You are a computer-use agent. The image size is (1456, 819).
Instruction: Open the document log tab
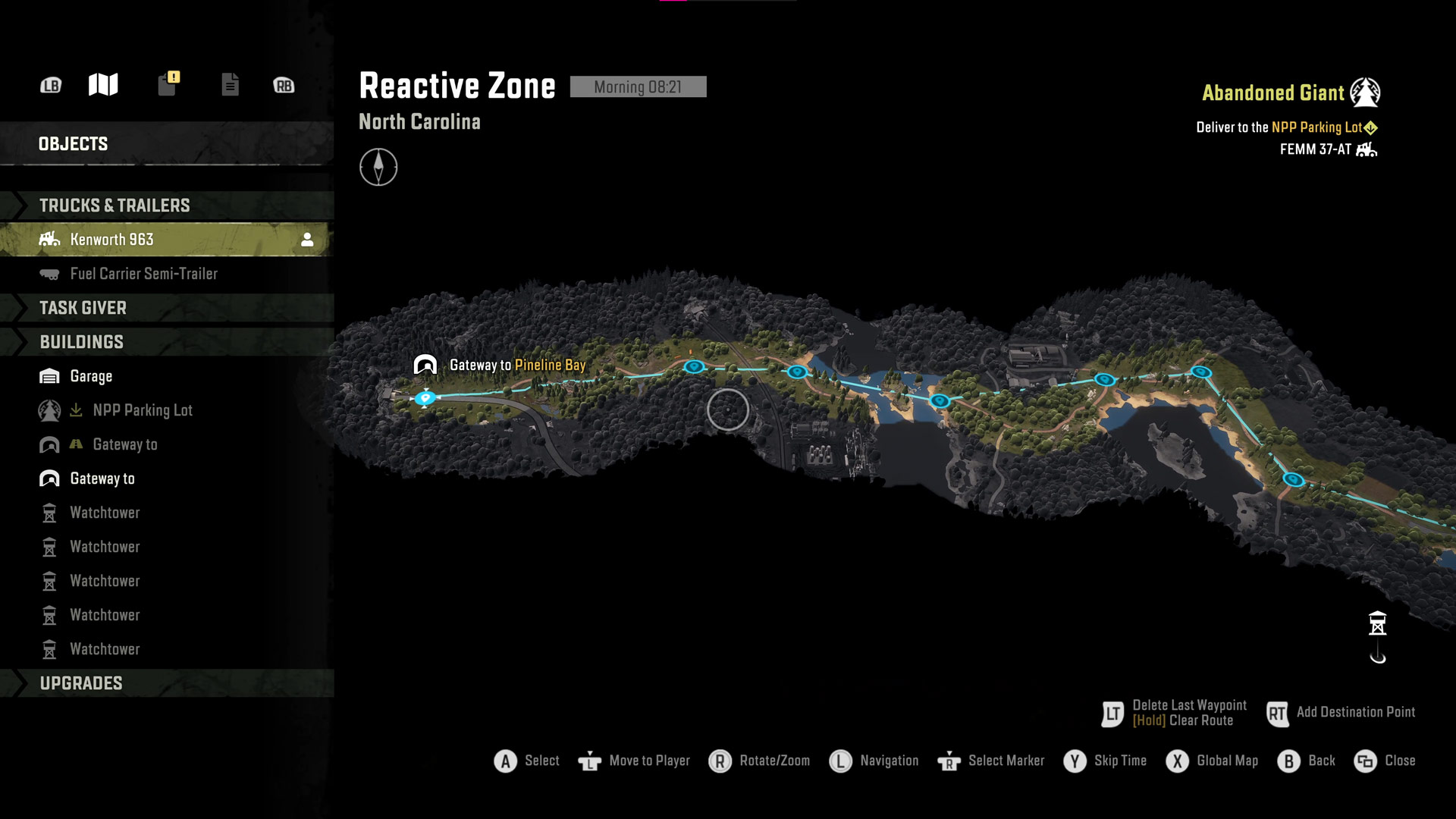[230, 85]
